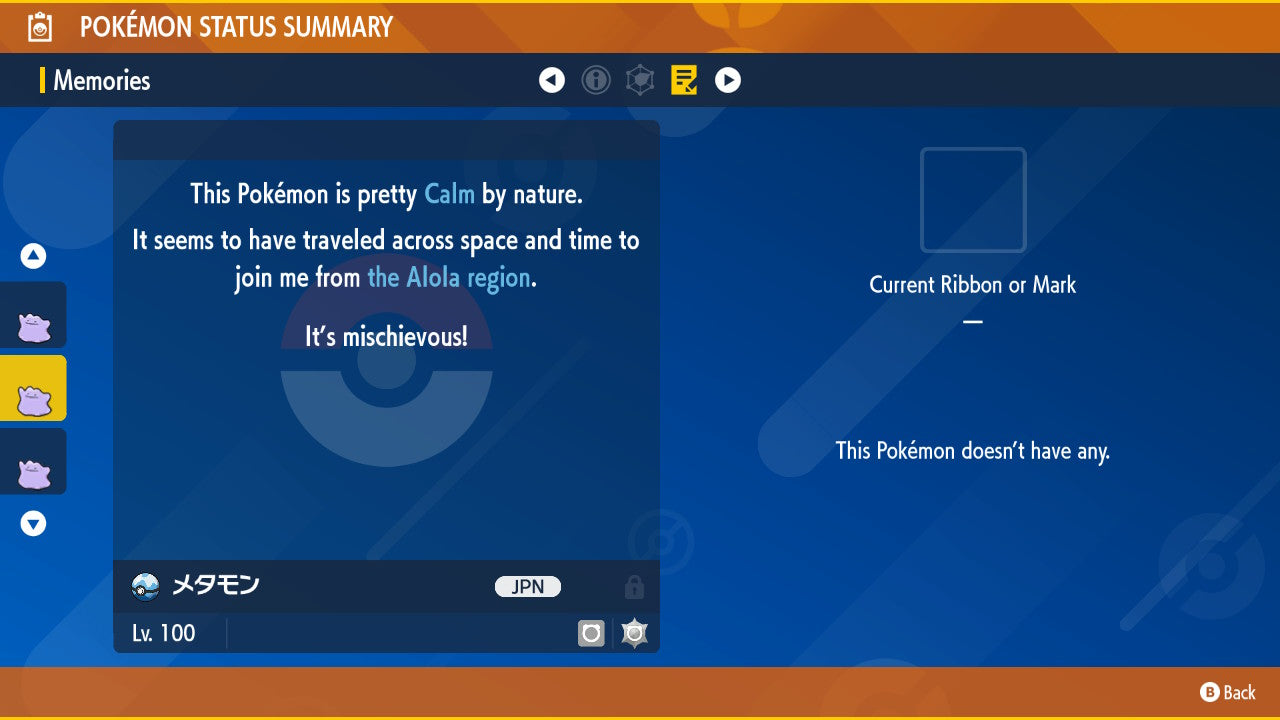Image resolution: width=1280 pixels, height=720 pixels.
Task: Open the POKÉMON STATUS SUMMARY header
Action: coord(236,27)
